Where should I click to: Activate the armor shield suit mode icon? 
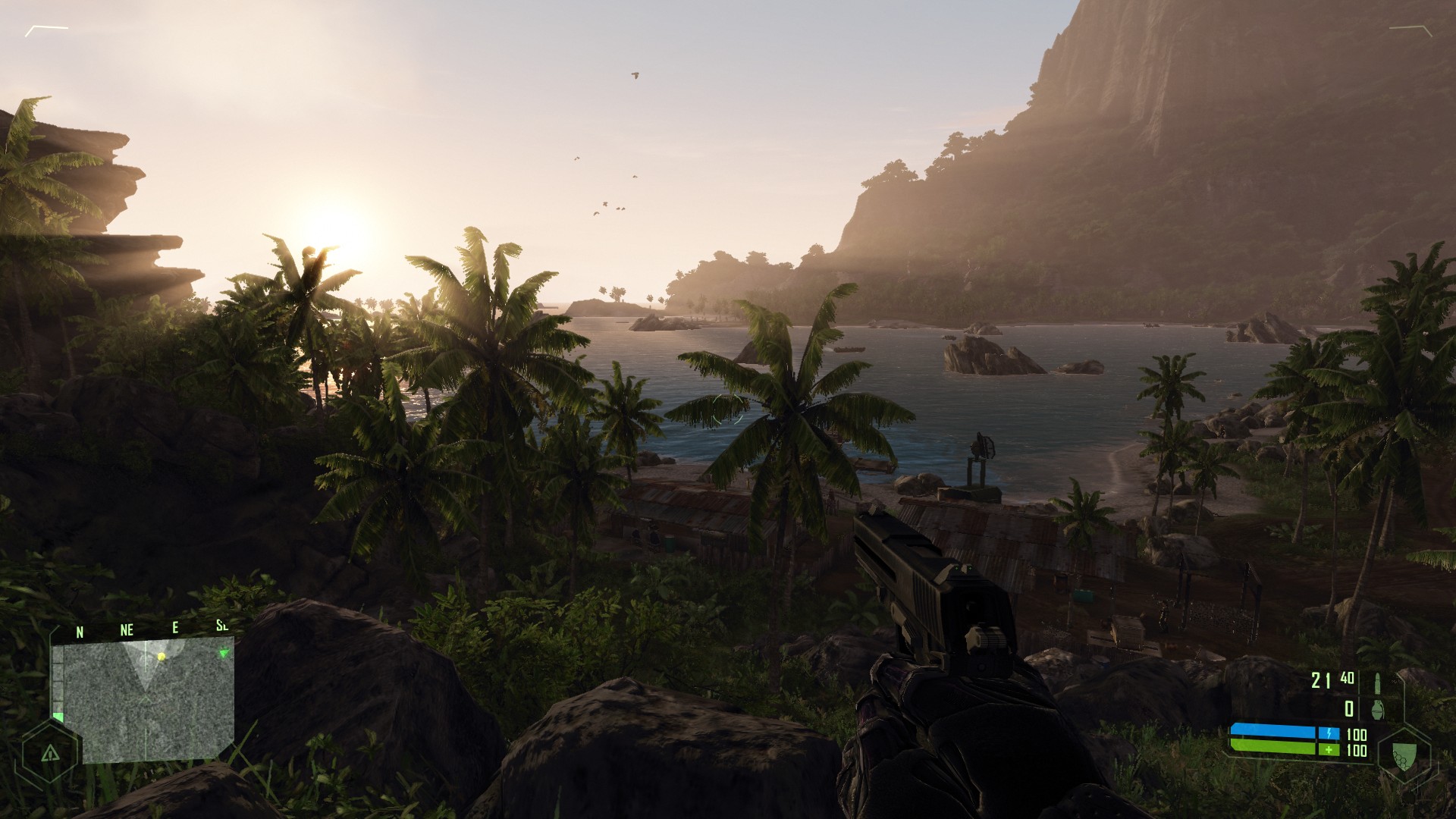(1404, 752)
